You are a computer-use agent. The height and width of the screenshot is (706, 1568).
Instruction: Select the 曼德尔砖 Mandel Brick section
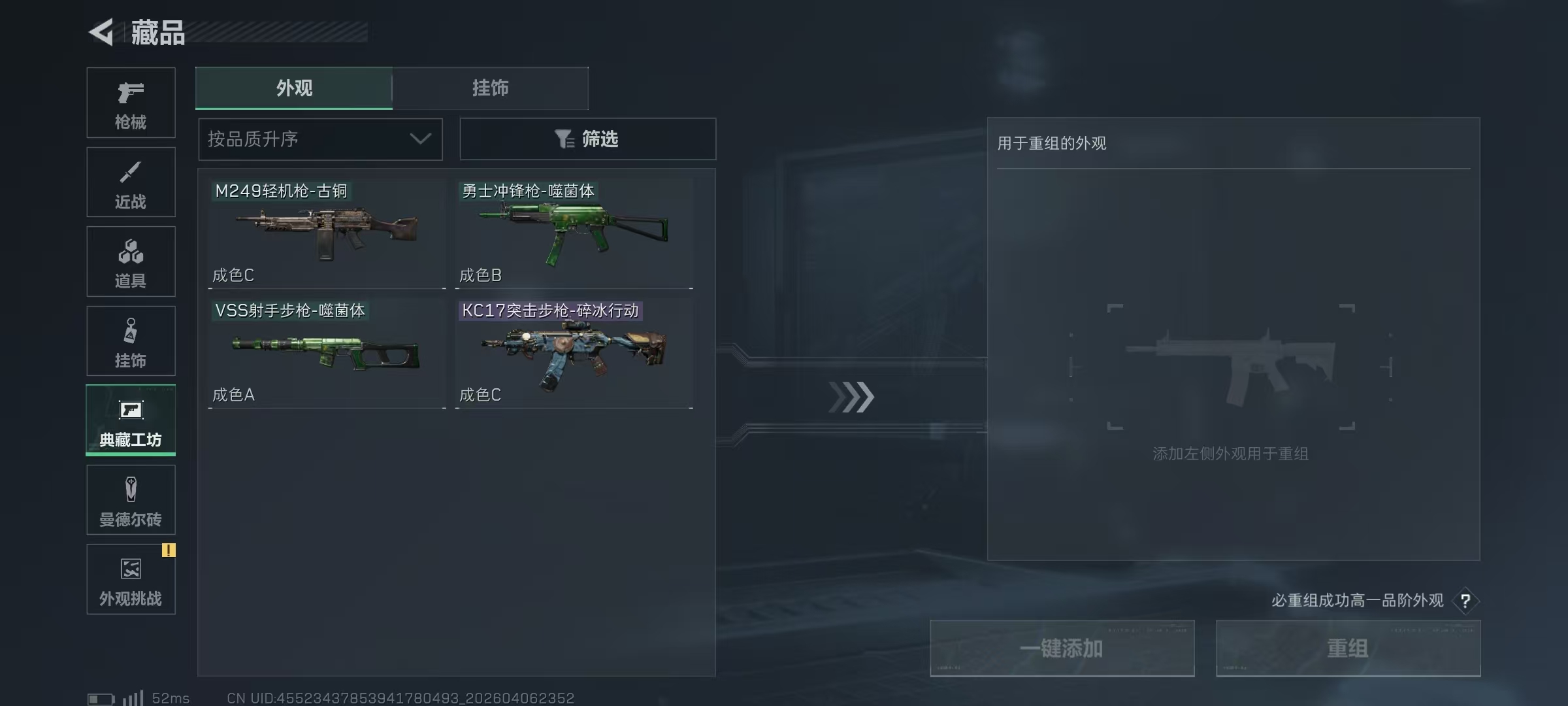click(x=131, y=500)
